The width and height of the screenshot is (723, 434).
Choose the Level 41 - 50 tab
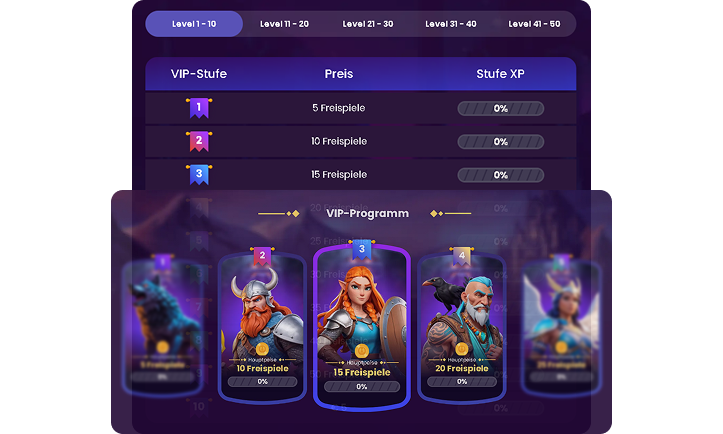coord(534,24)
